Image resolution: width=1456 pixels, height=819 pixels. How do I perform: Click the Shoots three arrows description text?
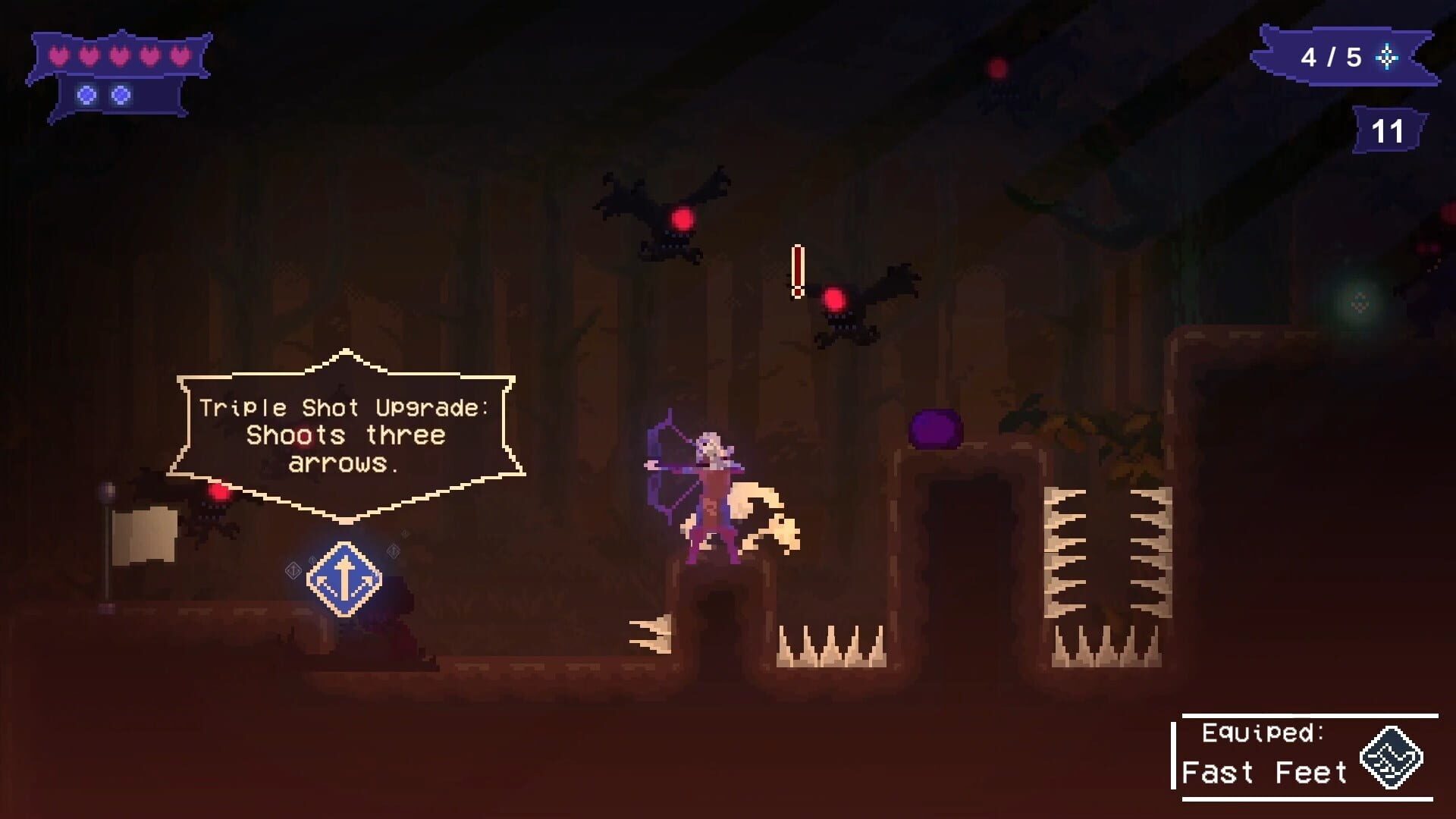(345, 447)
